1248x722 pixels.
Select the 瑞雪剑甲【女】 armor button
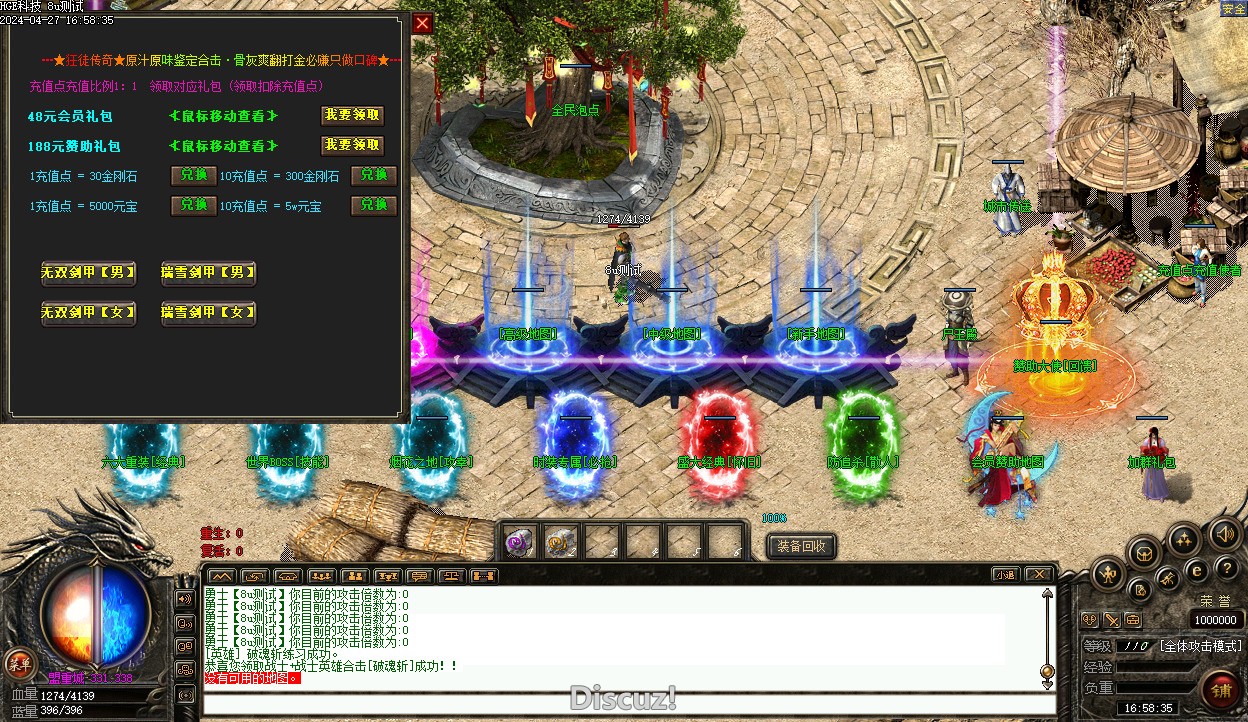[x=208, y=313]
